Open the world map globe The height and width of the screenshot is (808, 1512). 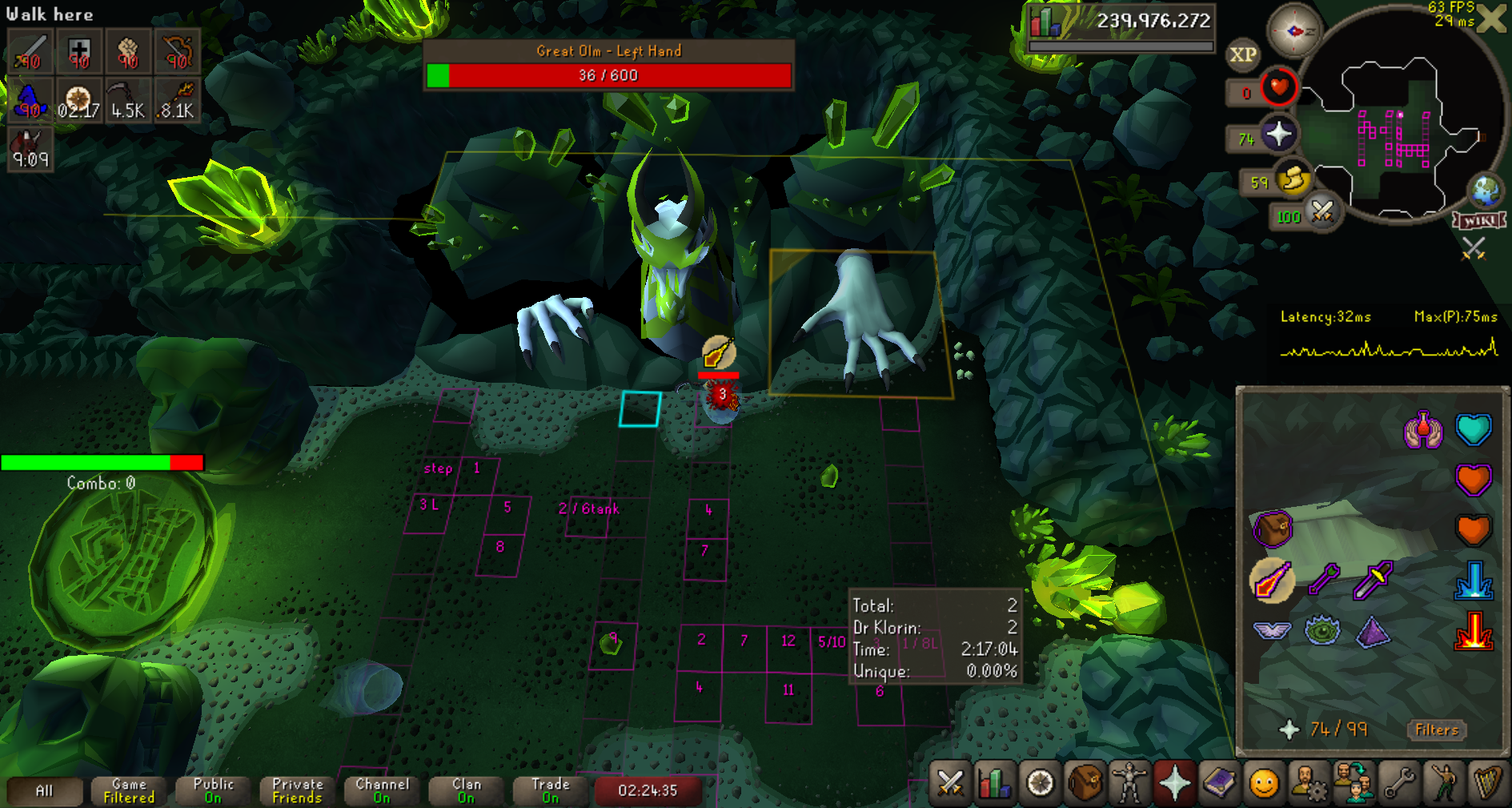tap(1486, 191)
